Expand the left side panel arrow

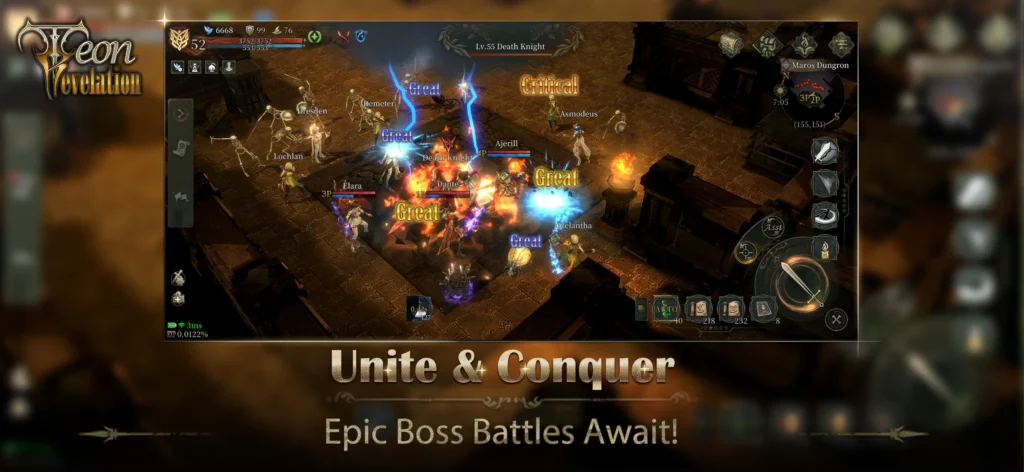pos(180,113)
